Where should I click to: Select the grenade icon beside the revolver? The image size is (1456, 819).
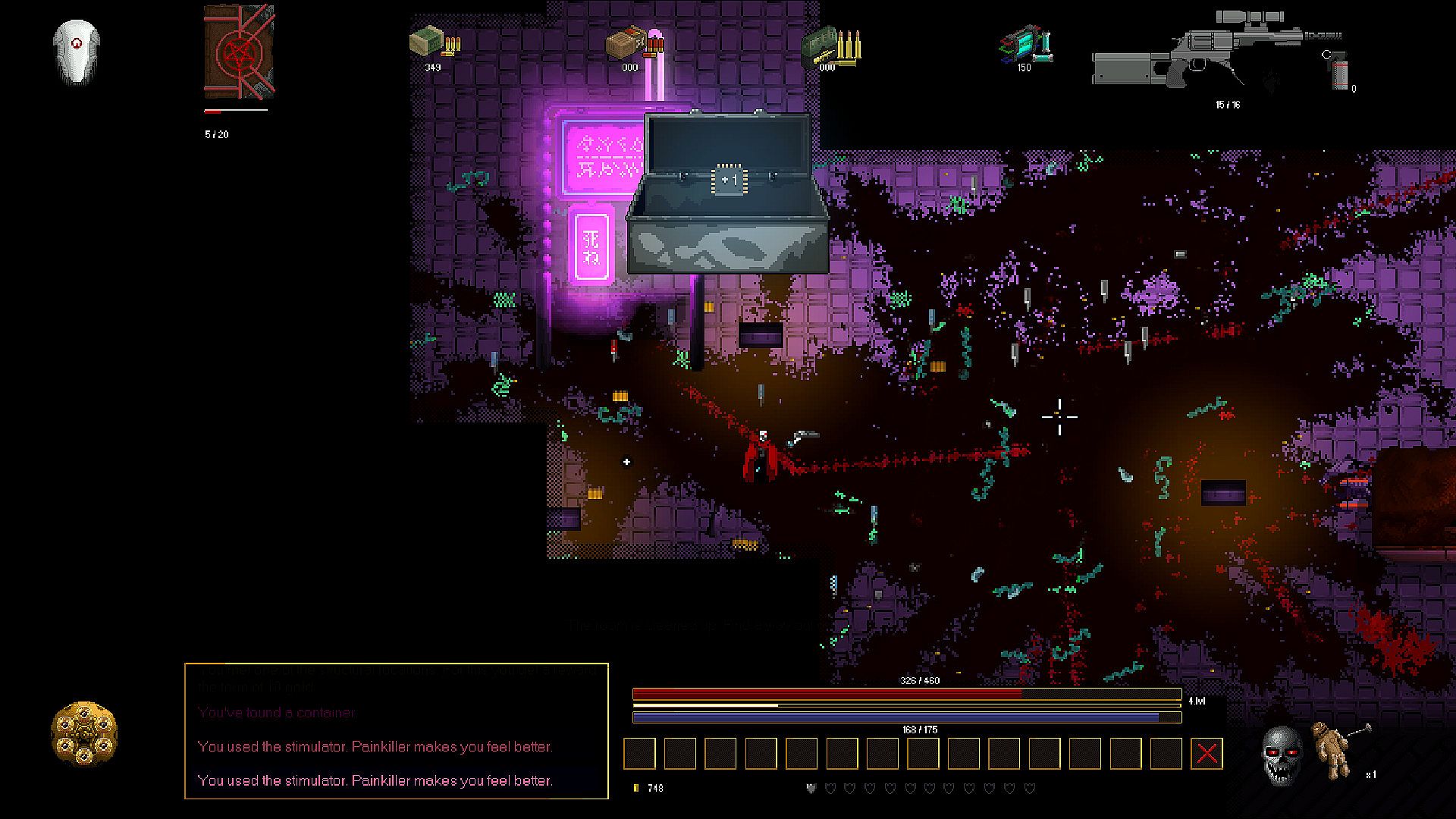[x=1340, y=73]
